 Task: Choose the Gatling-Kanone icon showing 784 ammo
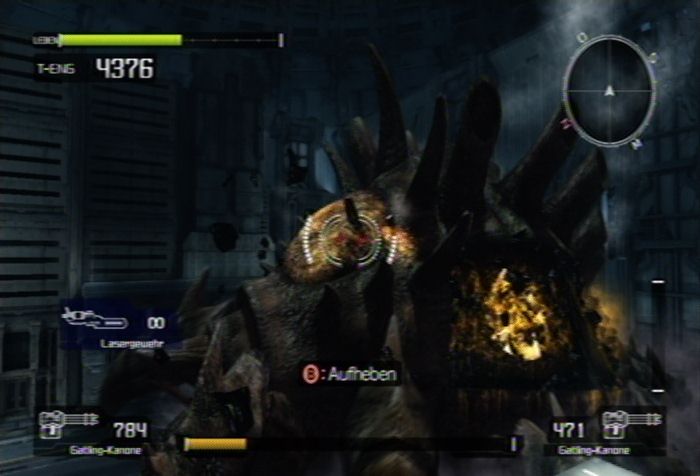pos(67,426)
